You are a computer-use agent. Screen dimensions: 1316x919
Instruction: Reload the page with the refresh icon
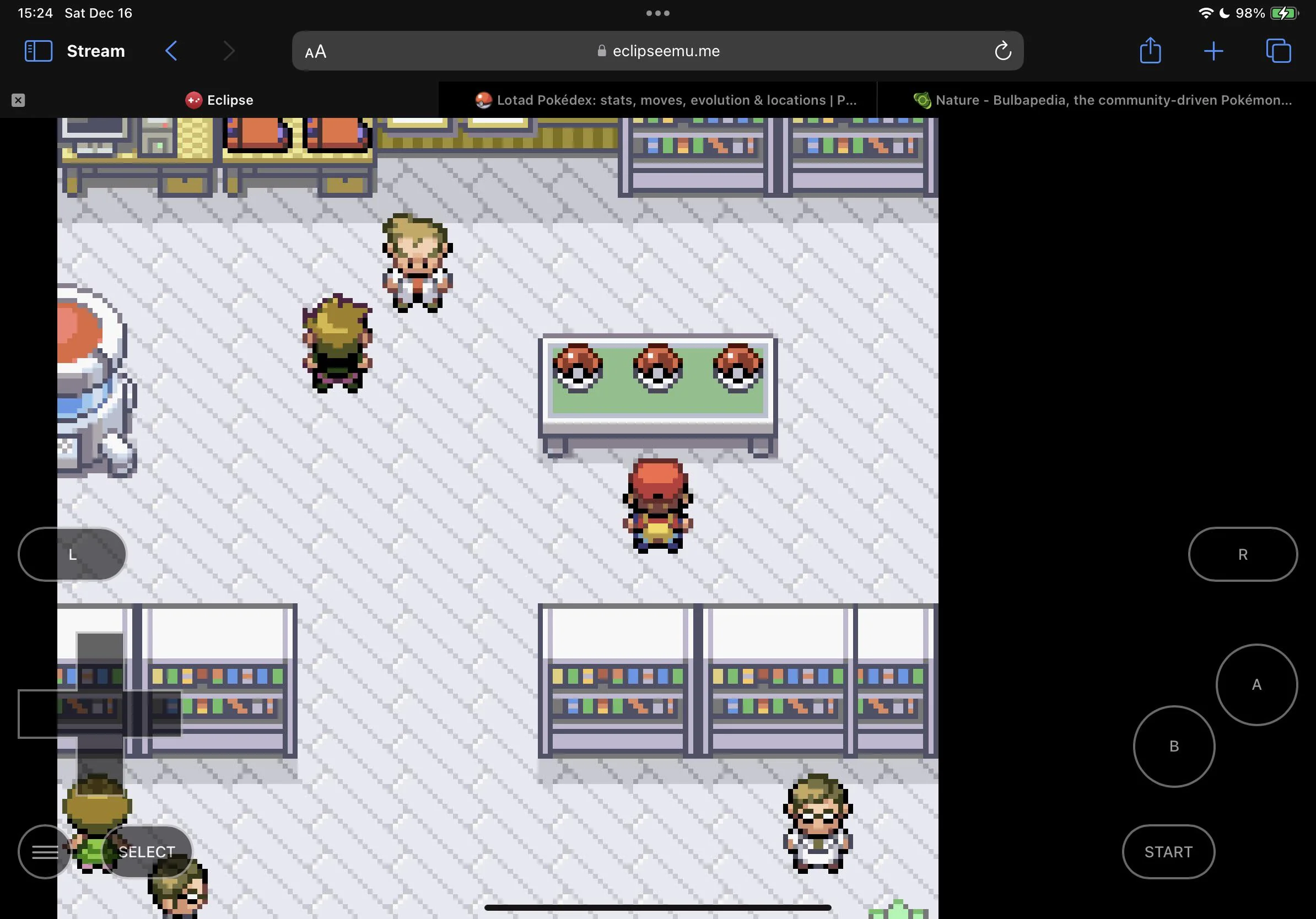[x=1002, y=51]
